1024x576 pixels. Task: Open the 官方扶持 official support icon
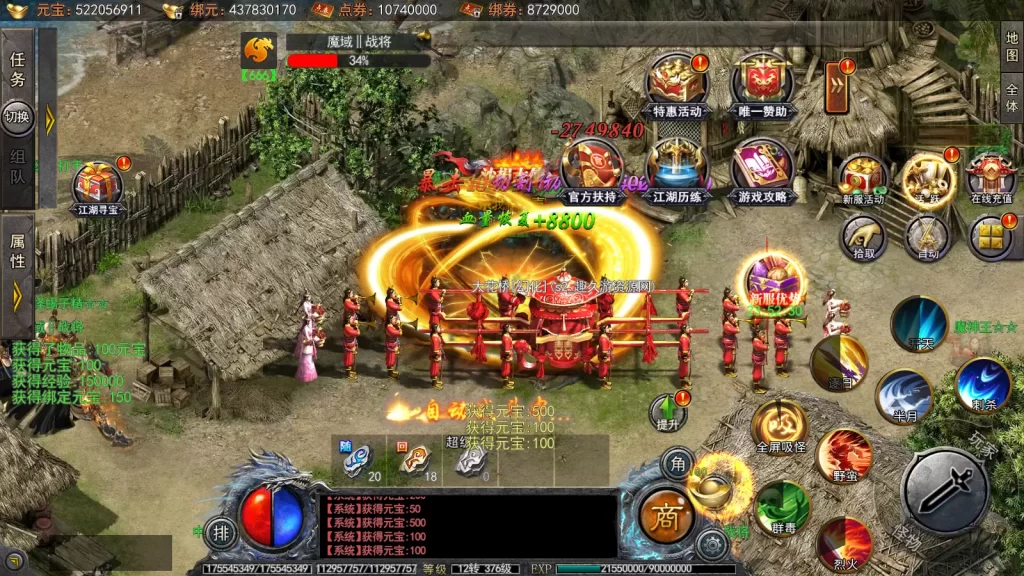coord(592,168)
